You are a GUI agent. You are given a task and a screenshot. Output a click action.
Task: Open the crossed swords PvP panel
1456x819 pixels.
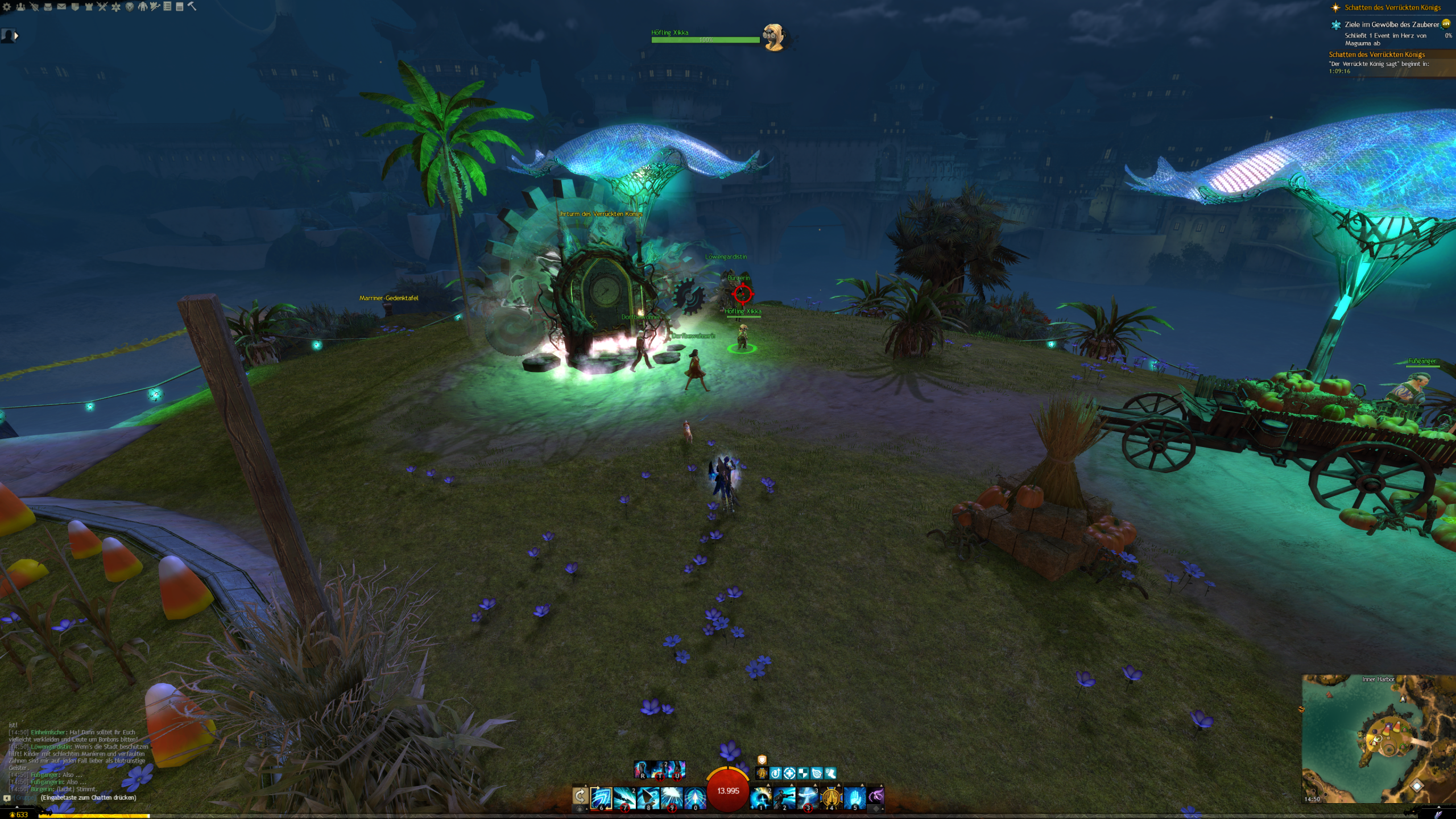(102, 7)
